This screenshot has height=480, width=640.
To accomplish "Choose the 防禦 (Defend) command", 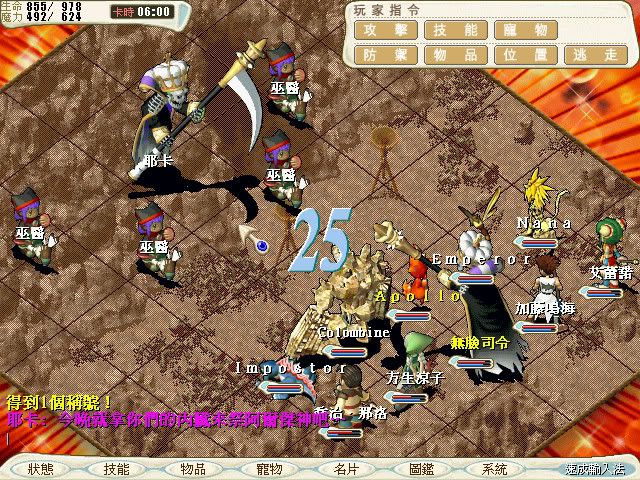I will coord(385,55).
